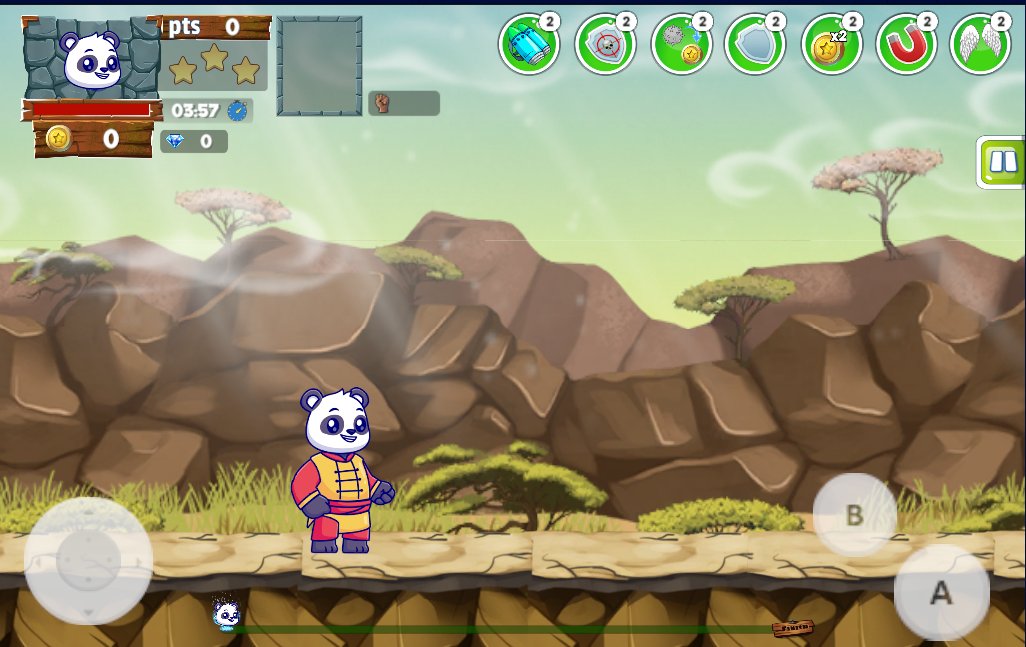This screenshot has width=1026, height=647.
Task: Activate the jetpack power-up
Action: coord(528,44)
